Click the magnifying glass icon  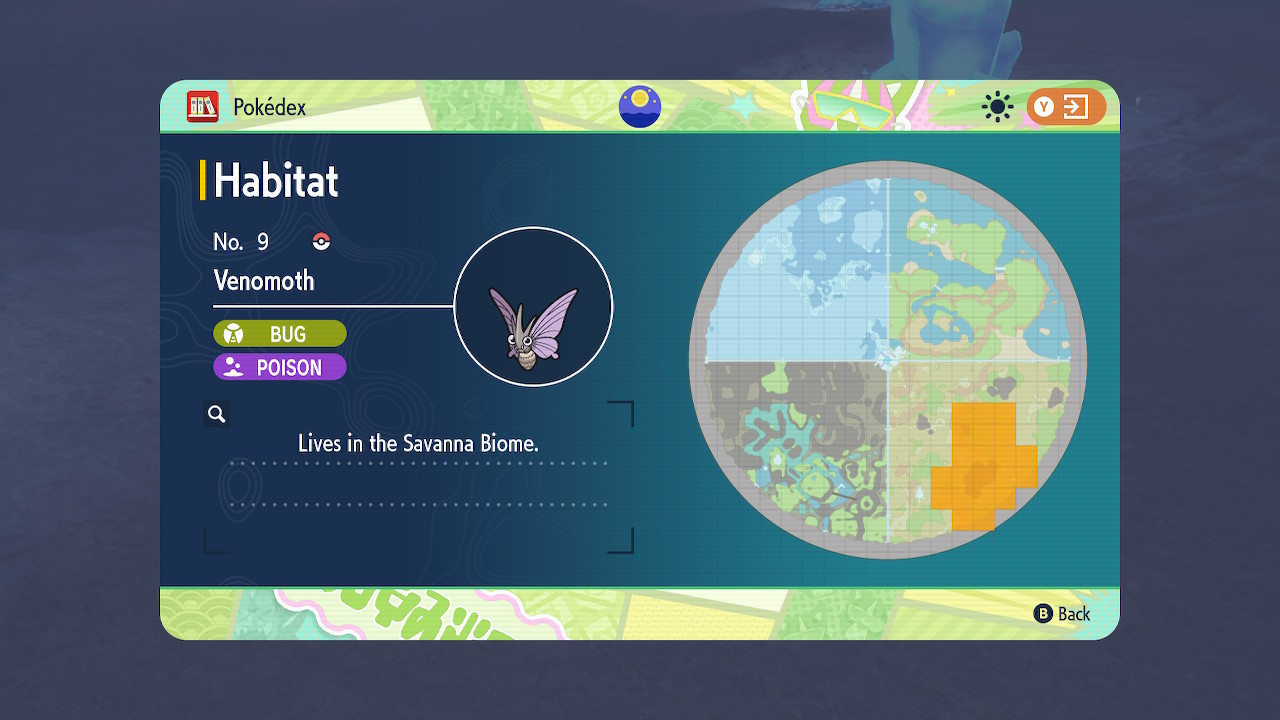217,414
